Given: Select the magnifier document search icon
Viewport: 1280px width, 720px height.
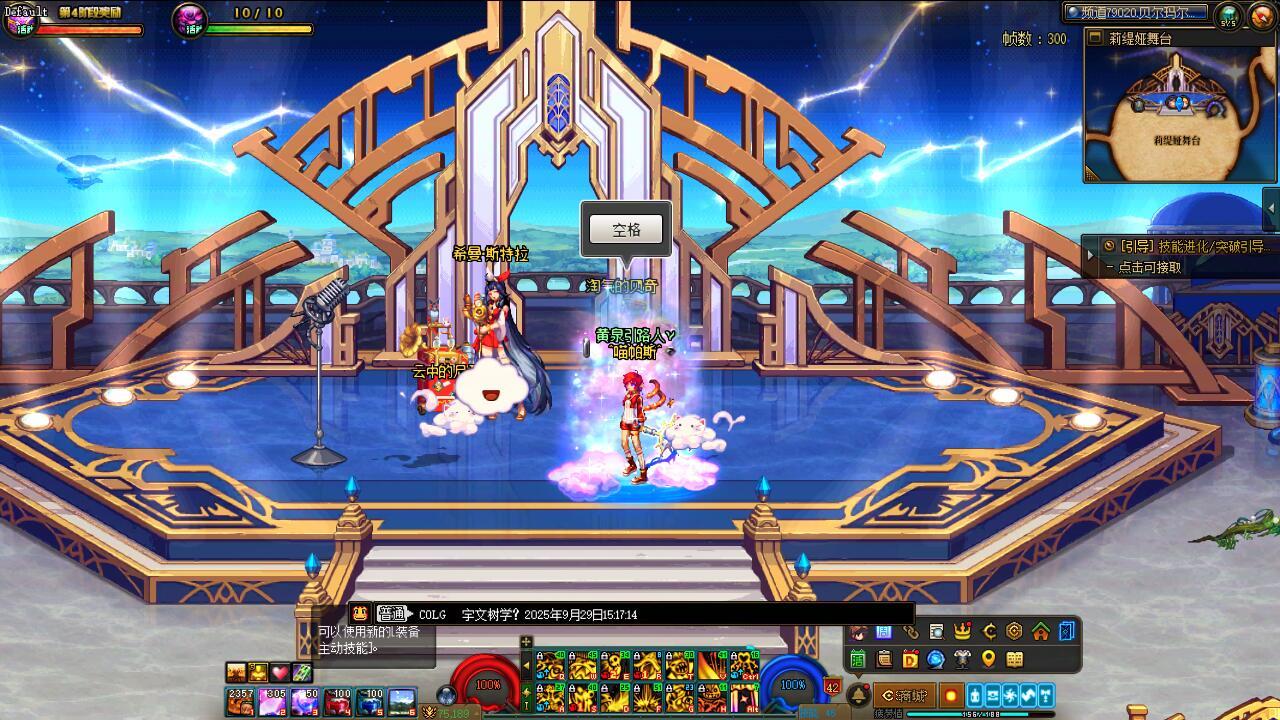Looking at the screenshot, I should coord(936,631).
